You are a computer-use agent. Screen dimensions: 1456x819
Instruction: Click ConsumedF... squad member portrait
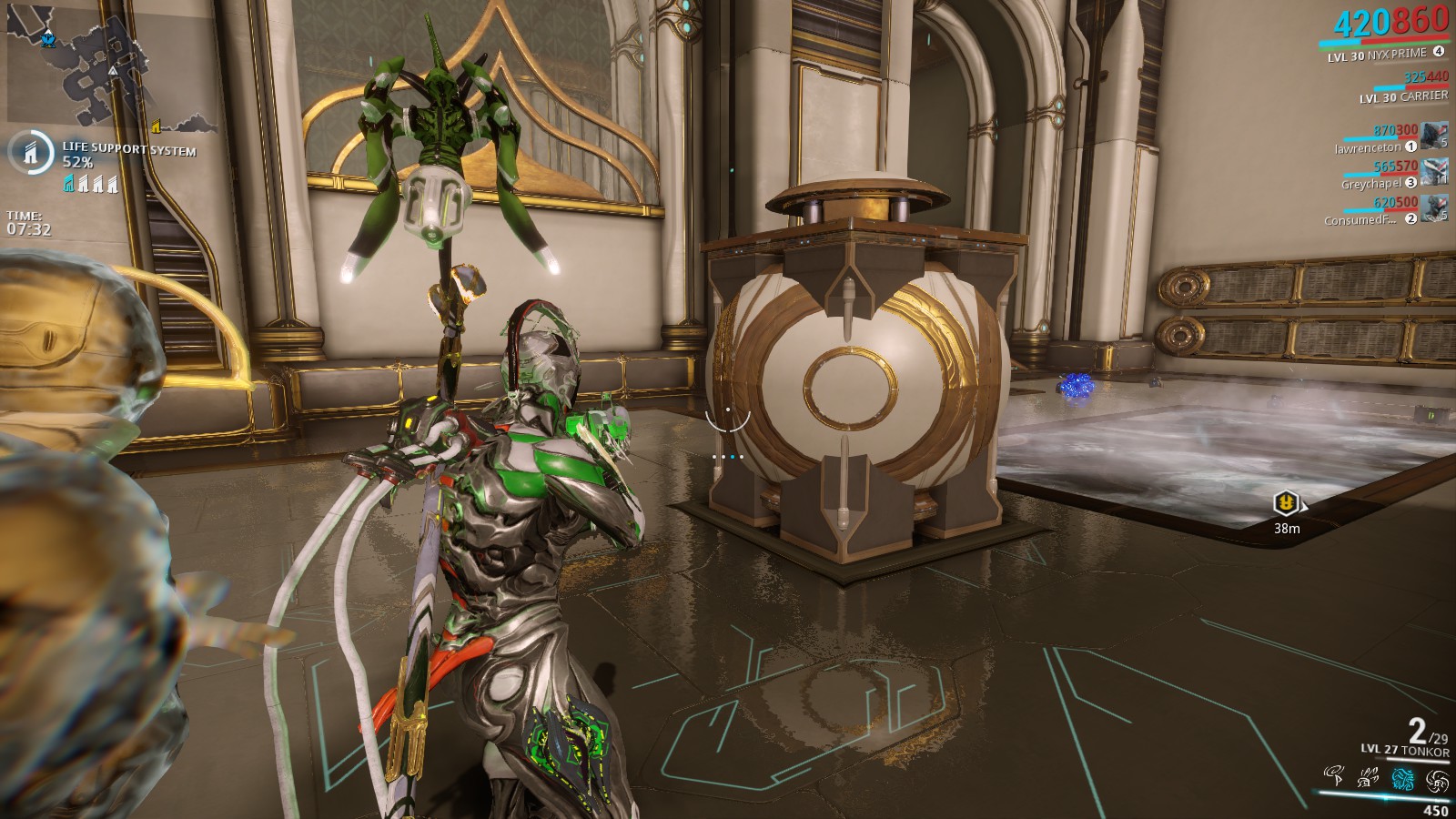tap(1435, 208)
